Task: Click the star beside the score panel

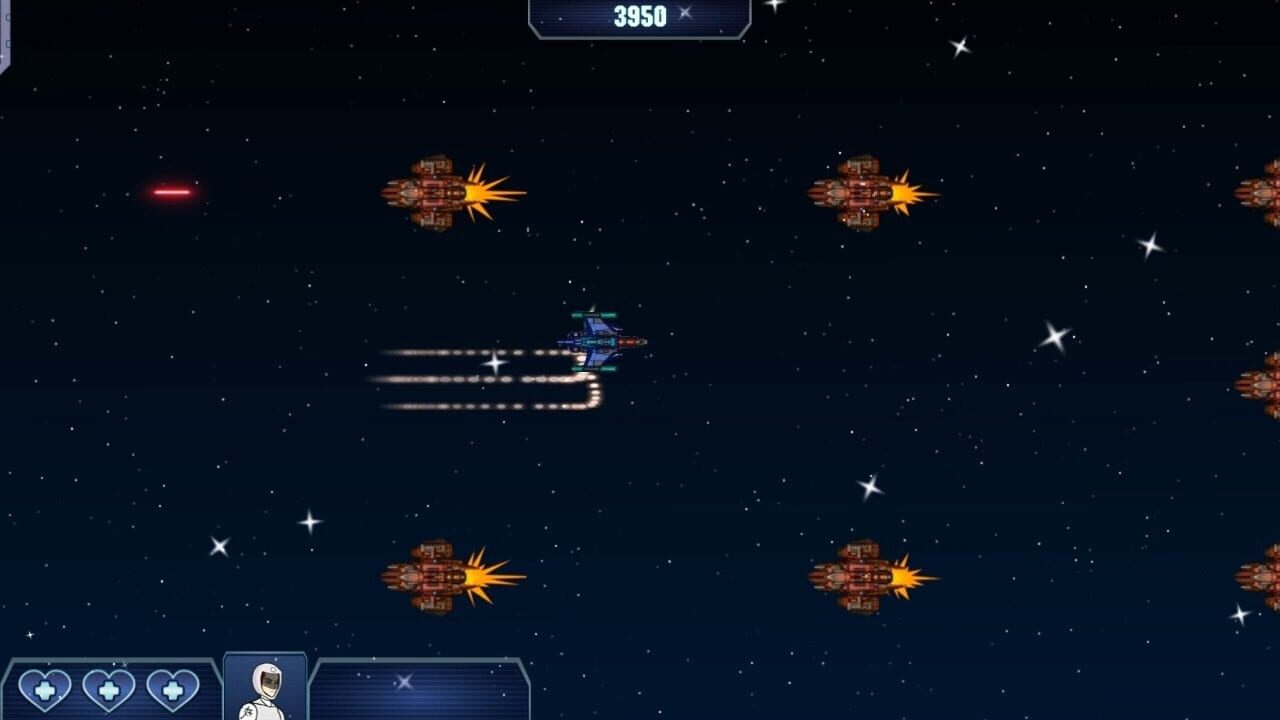Action: point(686,15)
